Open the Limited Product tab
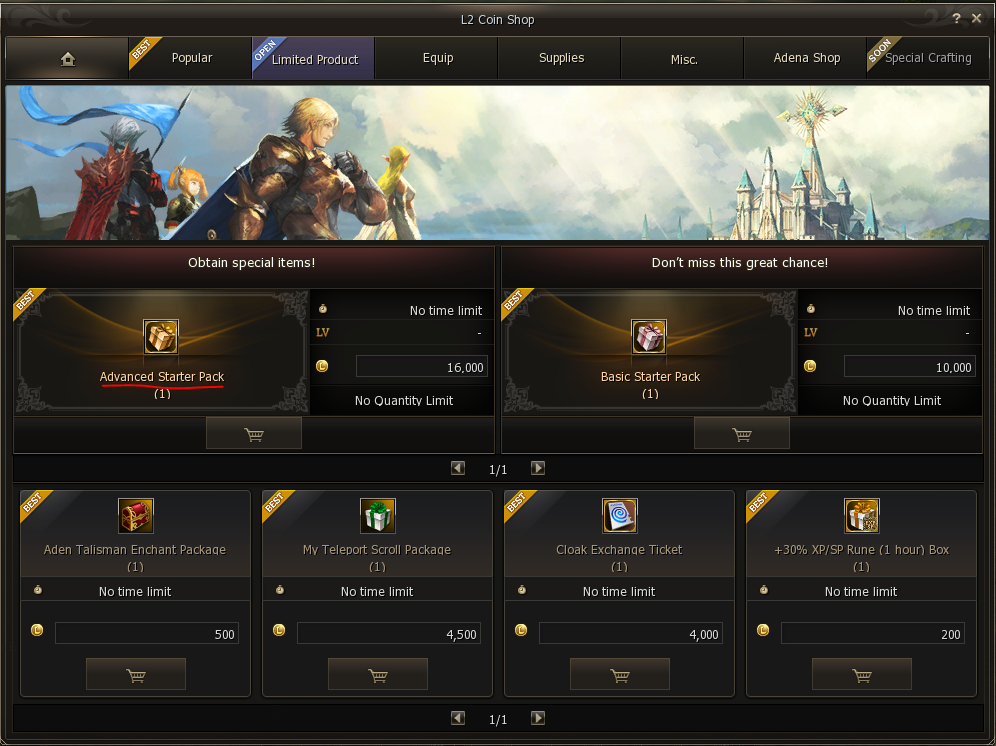The width and height of the screenshot is (996, 746). tap(314, 59)
